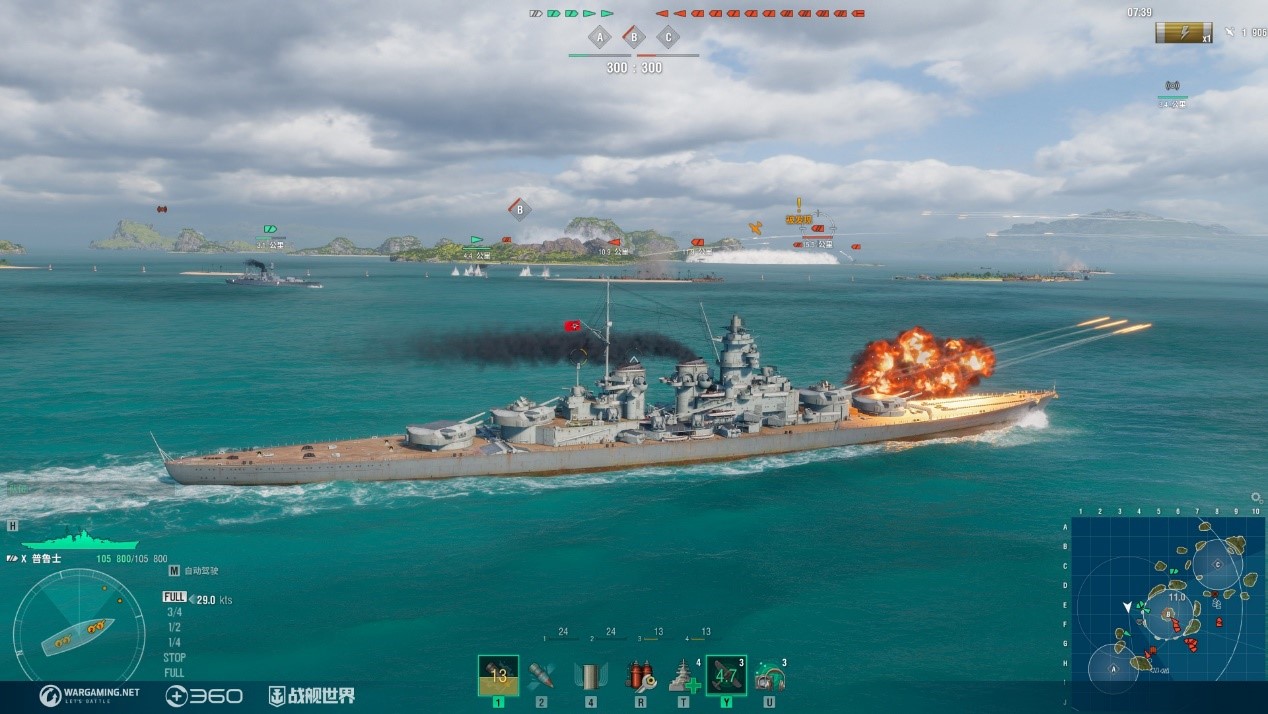The width and height of the screenshot is (1268, 714).
Task: Use the Repair Party ship-plus consumable
Action: pos(684,676)
